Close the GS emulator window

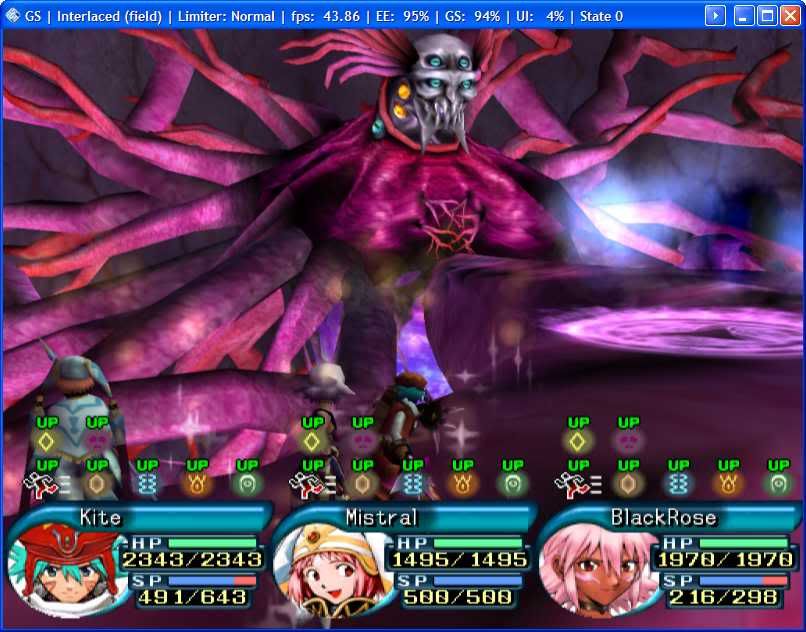789,16
